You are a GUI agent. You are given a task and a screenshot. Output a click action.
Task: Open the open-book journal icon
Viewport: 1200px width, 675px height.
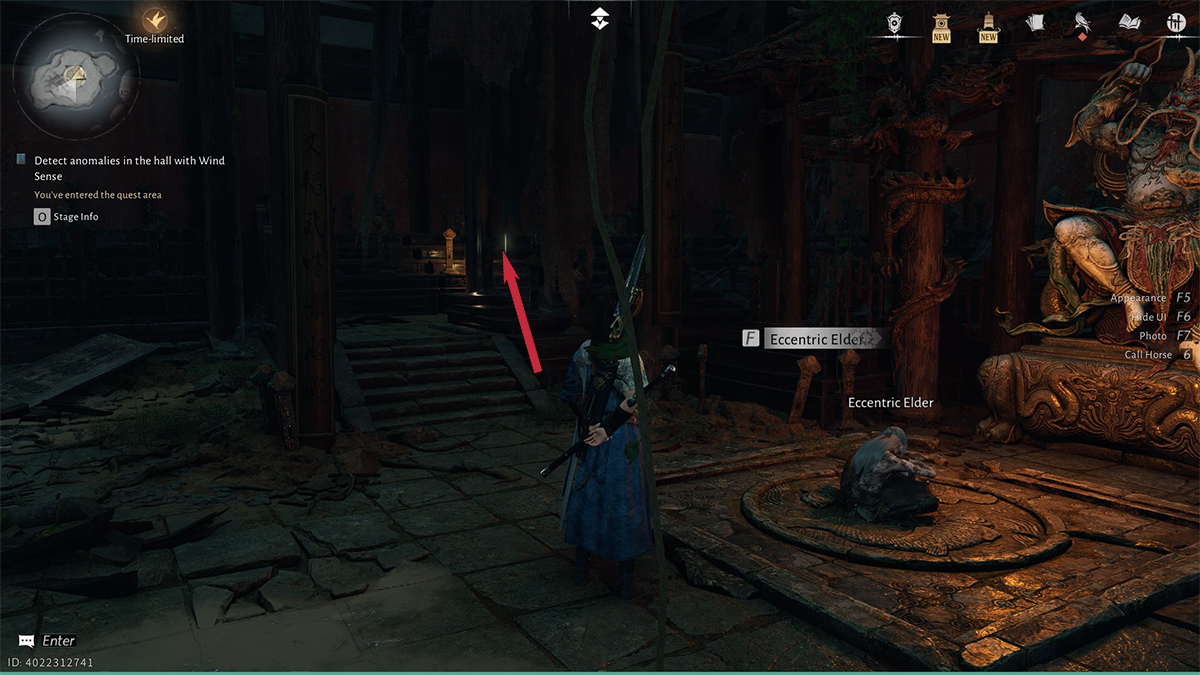point(1129,23)
